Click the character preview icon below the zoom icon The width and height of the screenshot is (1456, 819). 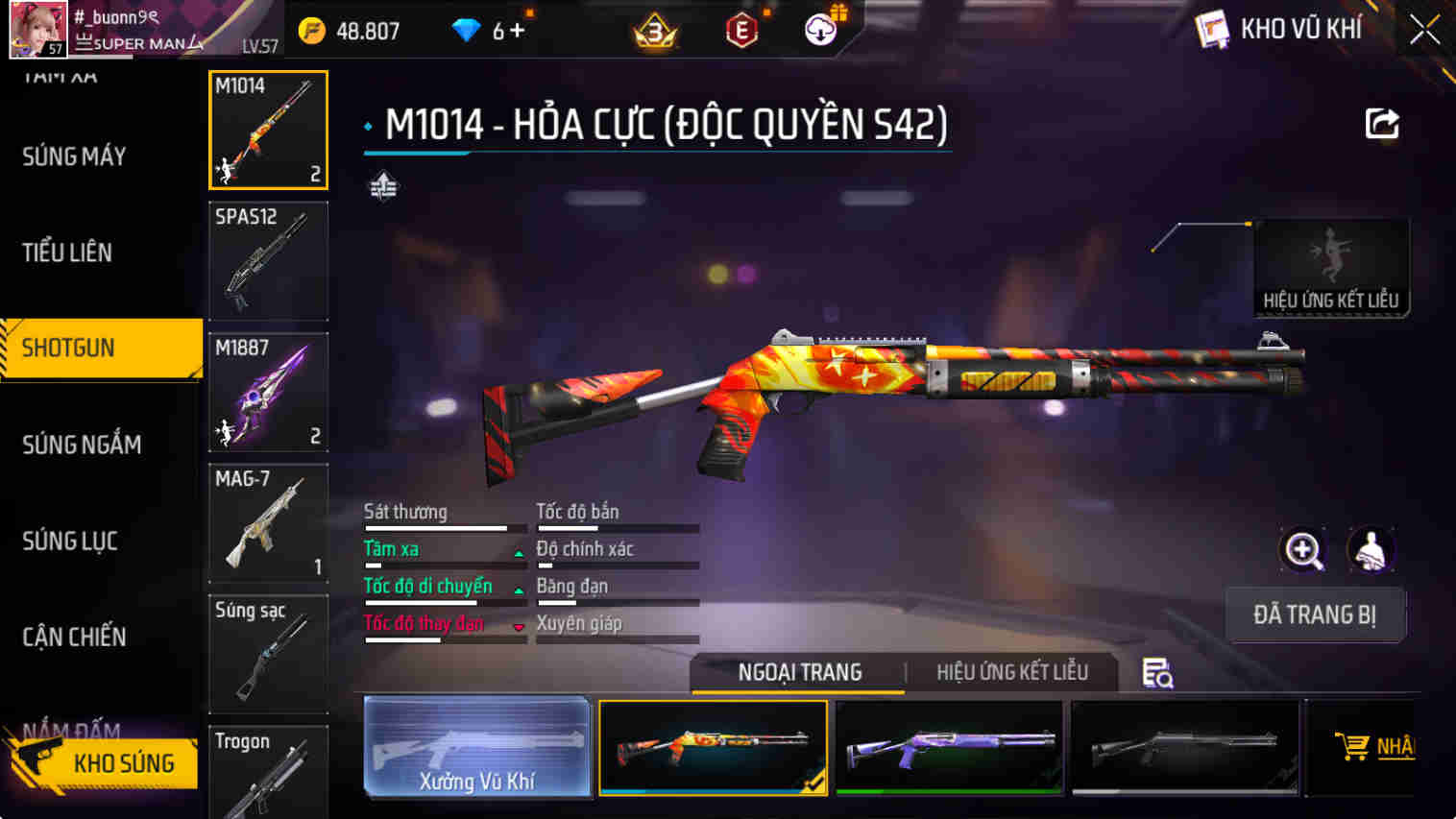(1371, 550)
